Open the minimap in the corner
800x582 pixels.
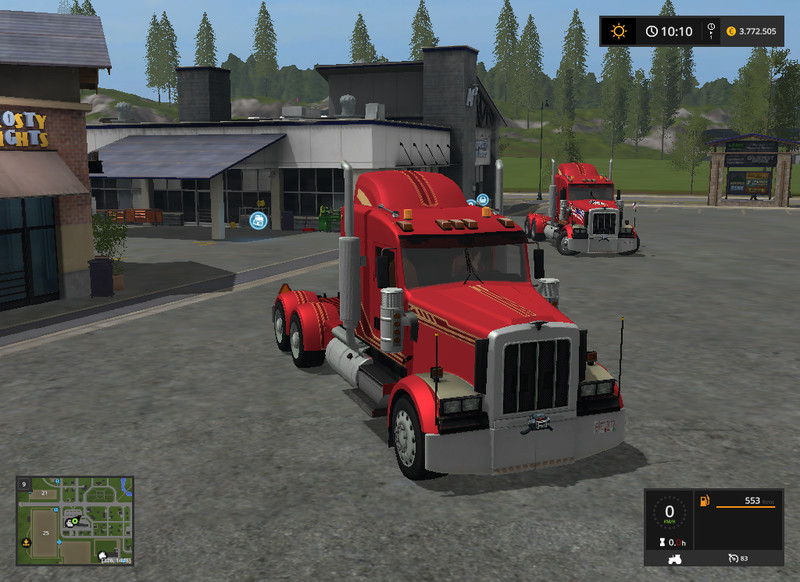point(75,520)
